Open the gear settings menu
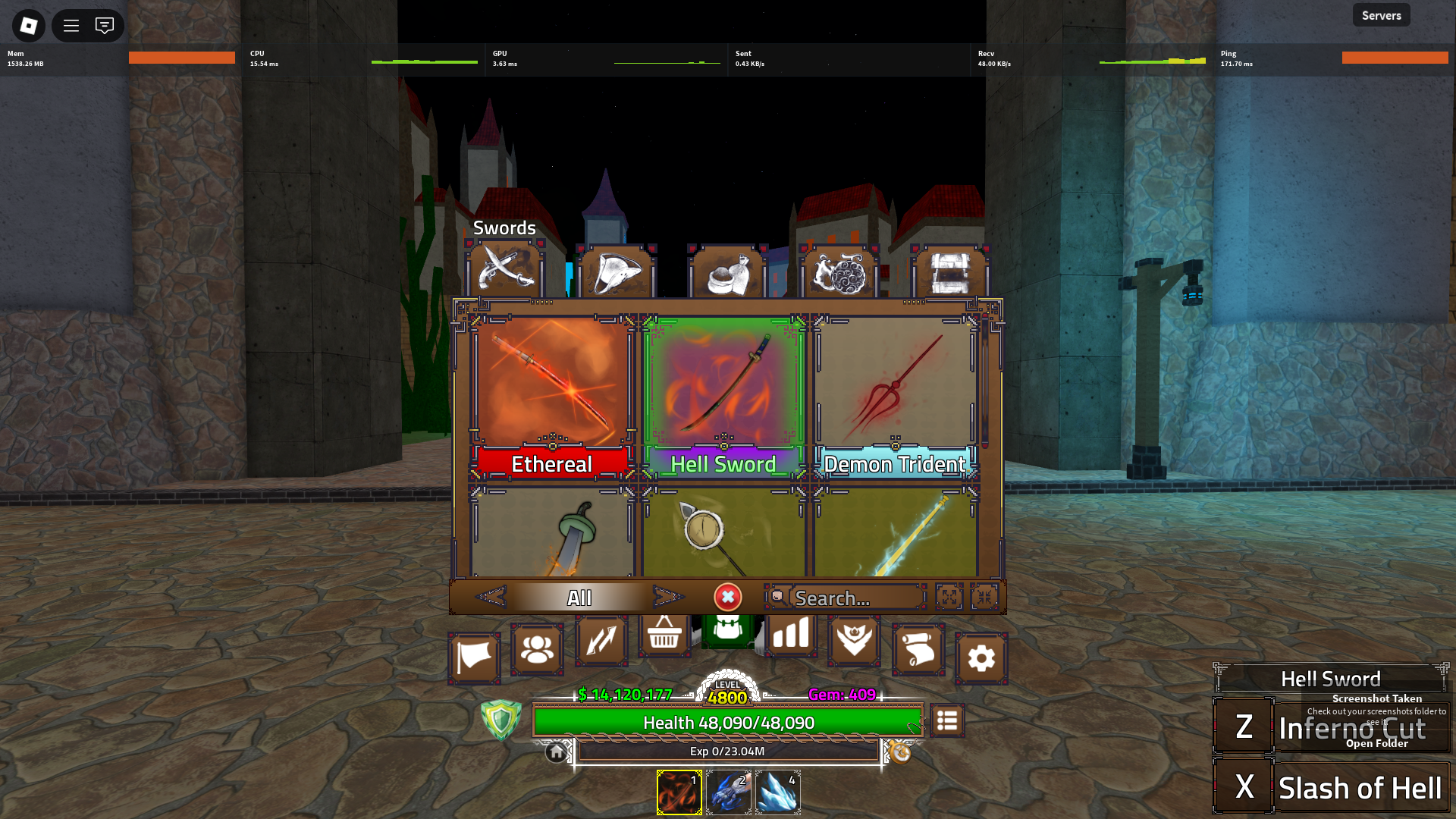Image resolution: width=1456 pixels, height=819 pixels. coord(981,658)
